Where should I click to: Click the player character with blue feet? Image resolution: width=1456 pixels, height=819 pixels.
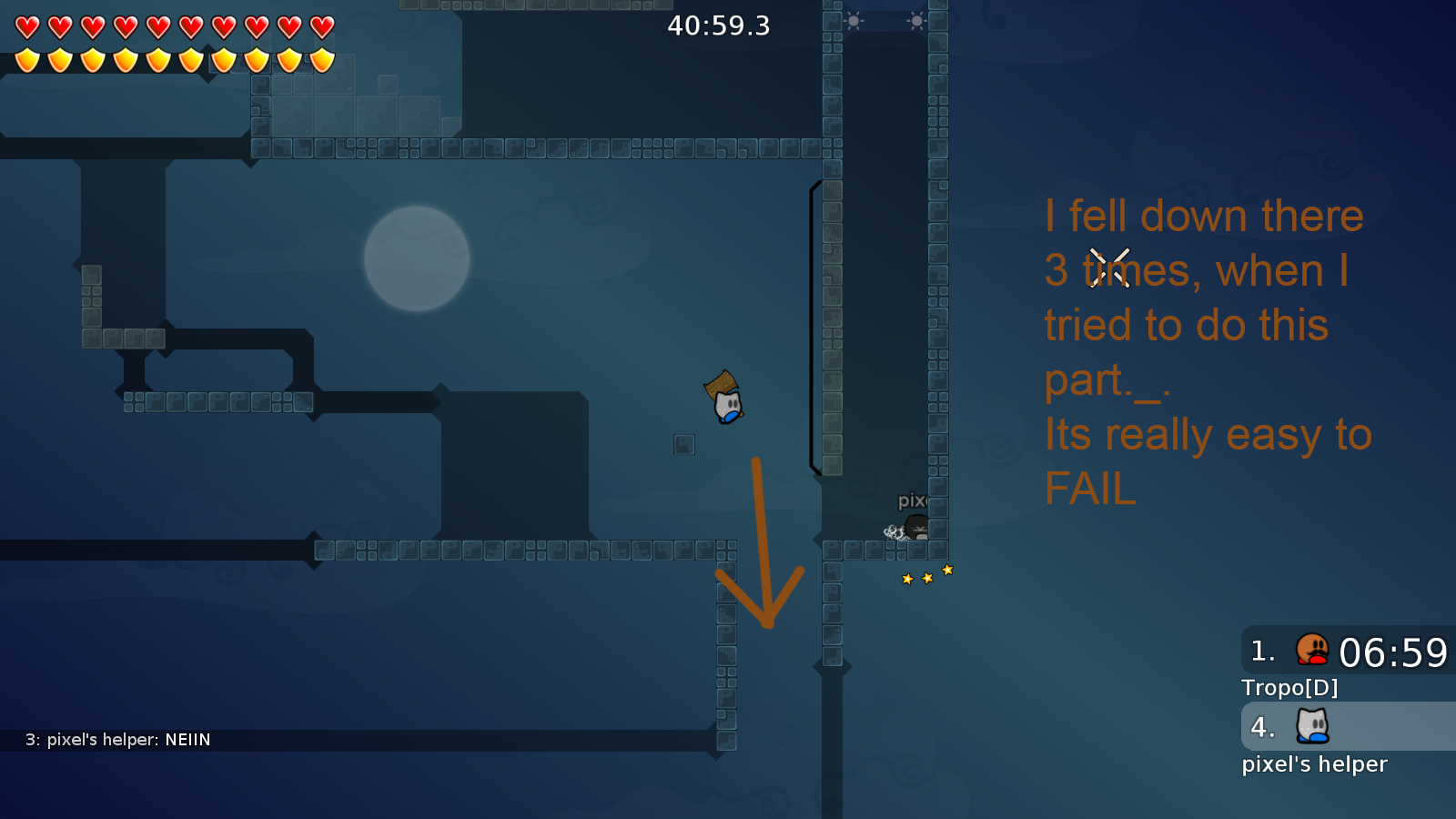(729, 408)
